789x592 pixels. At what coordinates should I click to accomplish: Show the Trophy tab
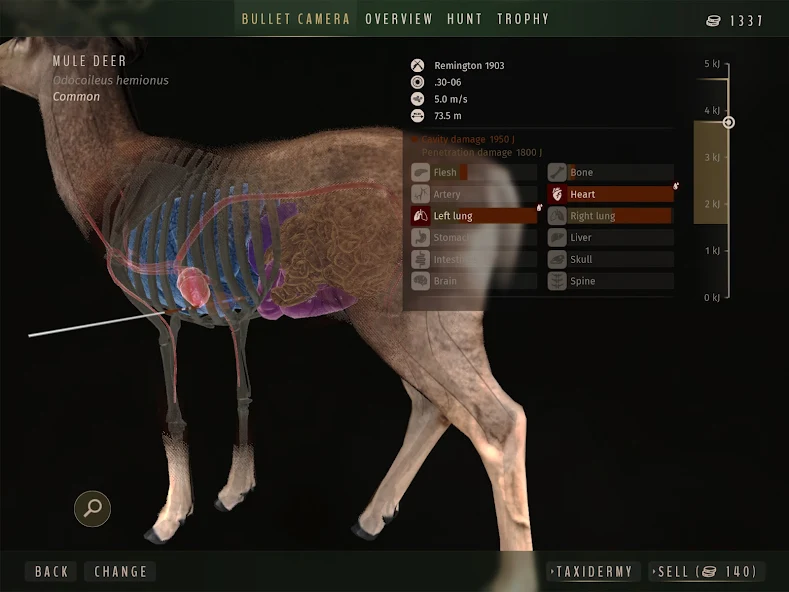(x=523, y=19)
